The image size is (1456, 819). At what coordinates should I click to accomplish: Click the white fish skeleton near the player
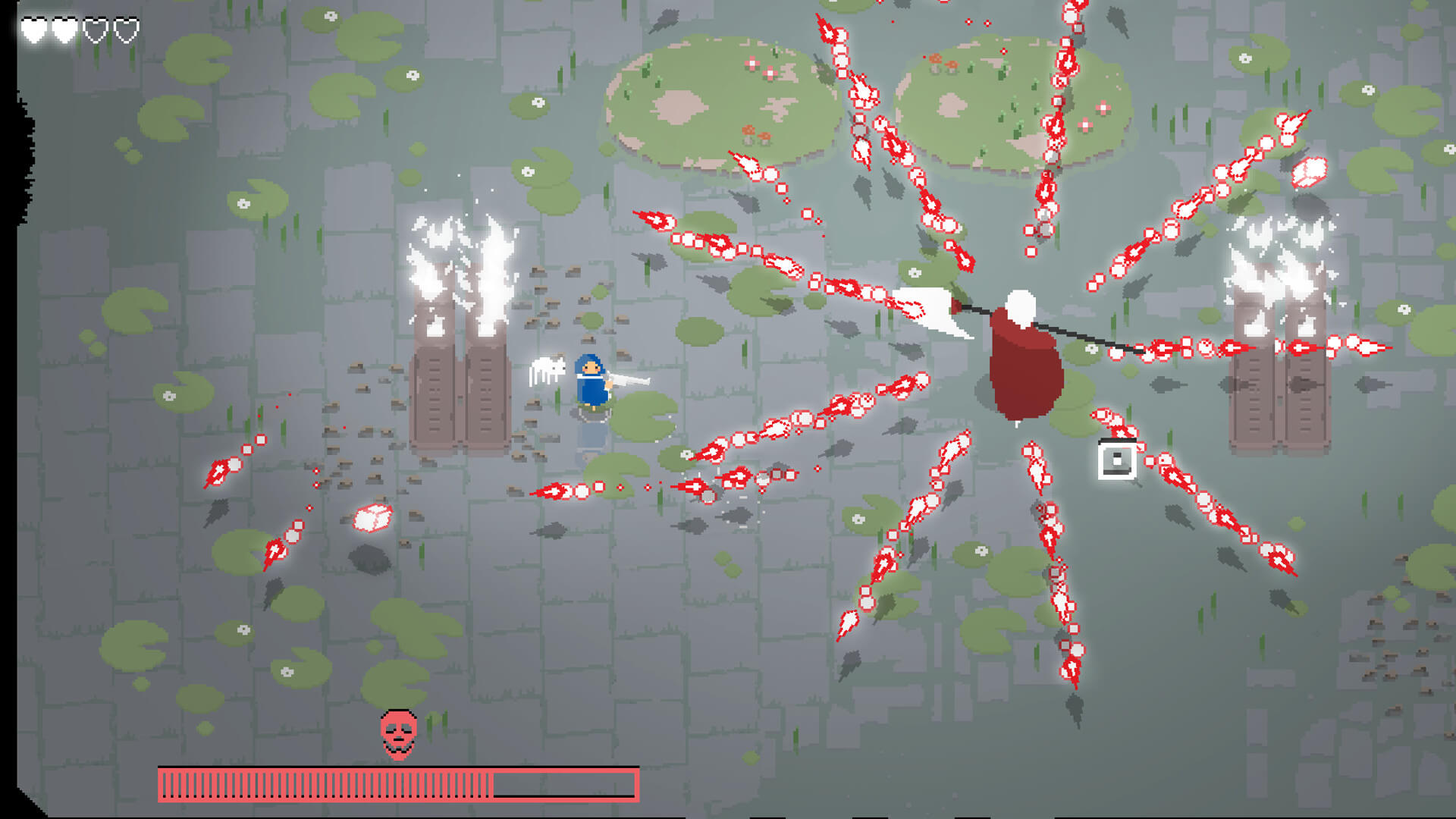pyautogui.click(x=548, y=369)
